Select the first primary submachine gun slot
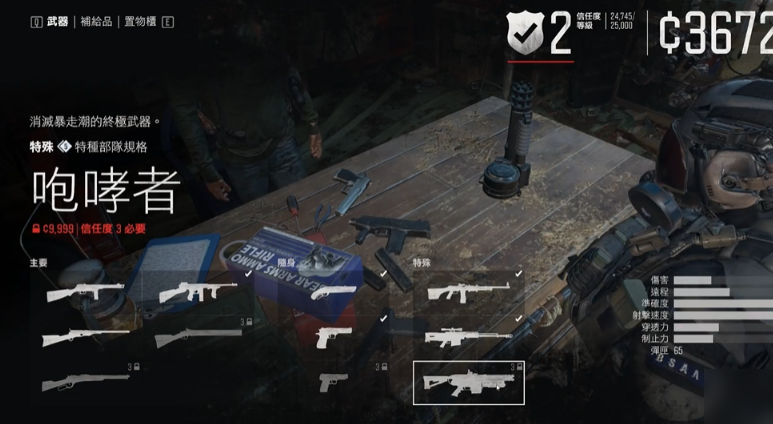The width and height of the screenshot is (773, 424). 85,292
